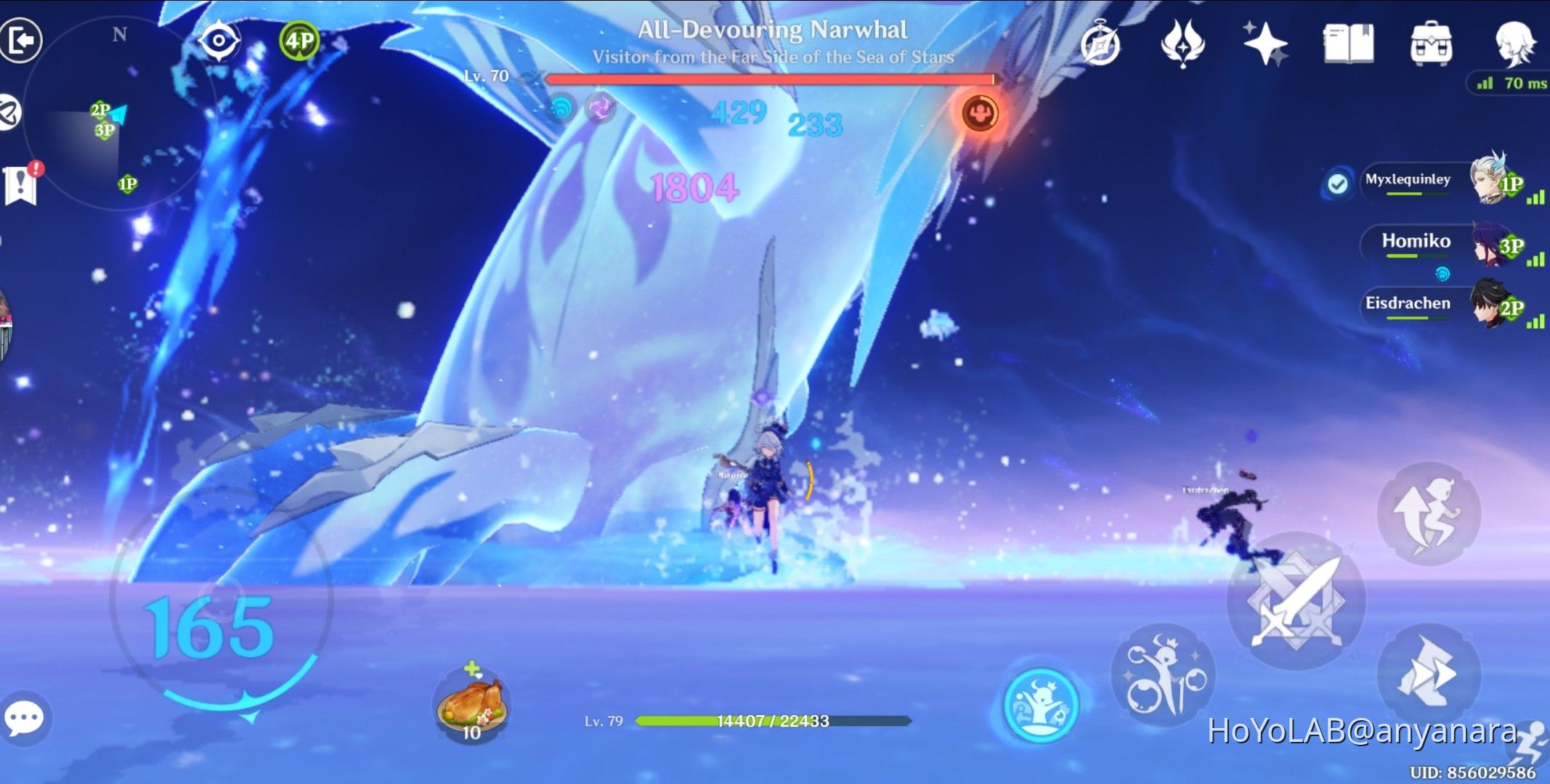Leave co-op via the exit door icon
This screenshot has width=1550, height=784.
click(22, 40)
